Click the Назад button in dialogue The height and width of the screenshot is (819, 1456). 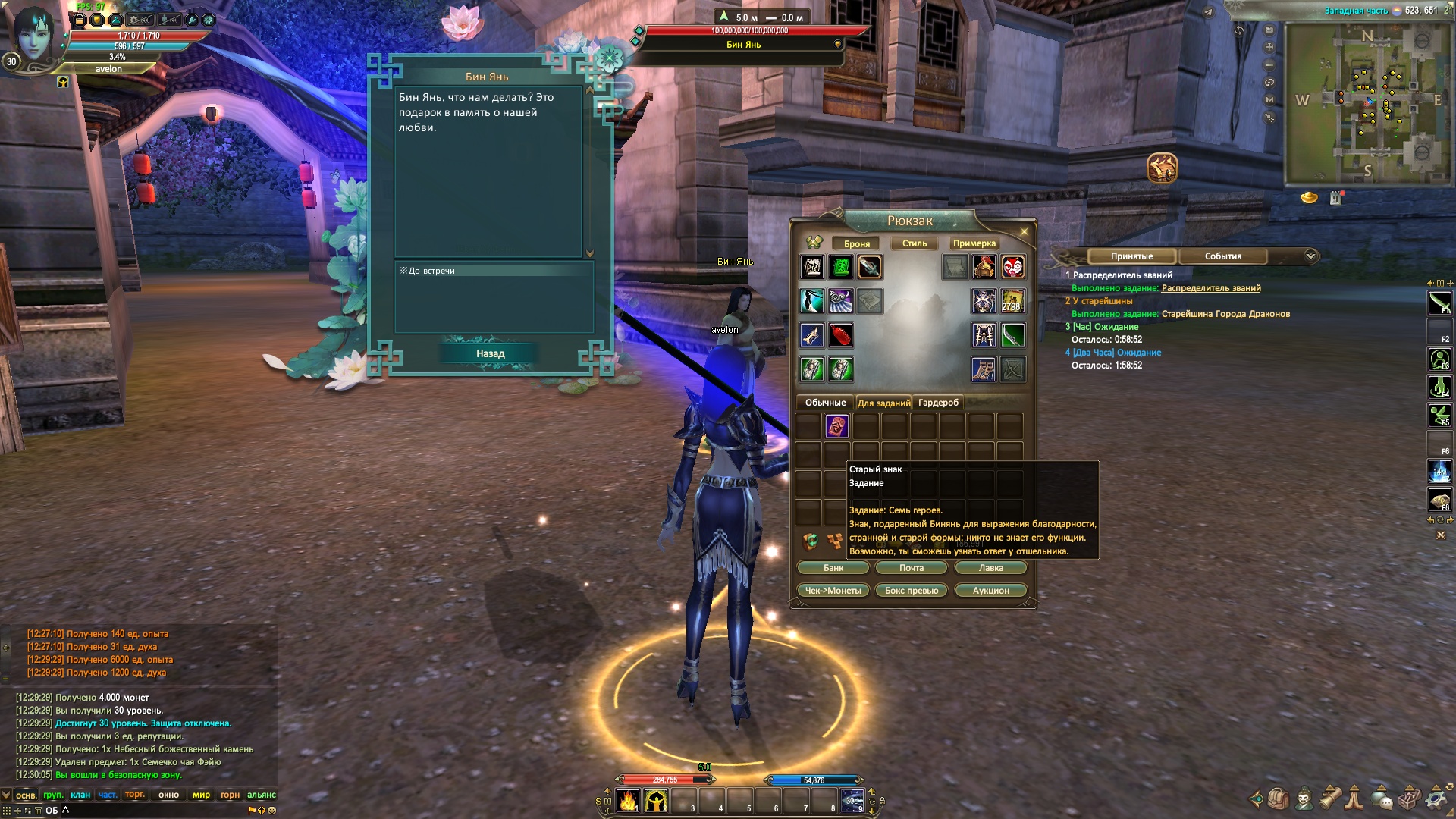click(490, 353)
